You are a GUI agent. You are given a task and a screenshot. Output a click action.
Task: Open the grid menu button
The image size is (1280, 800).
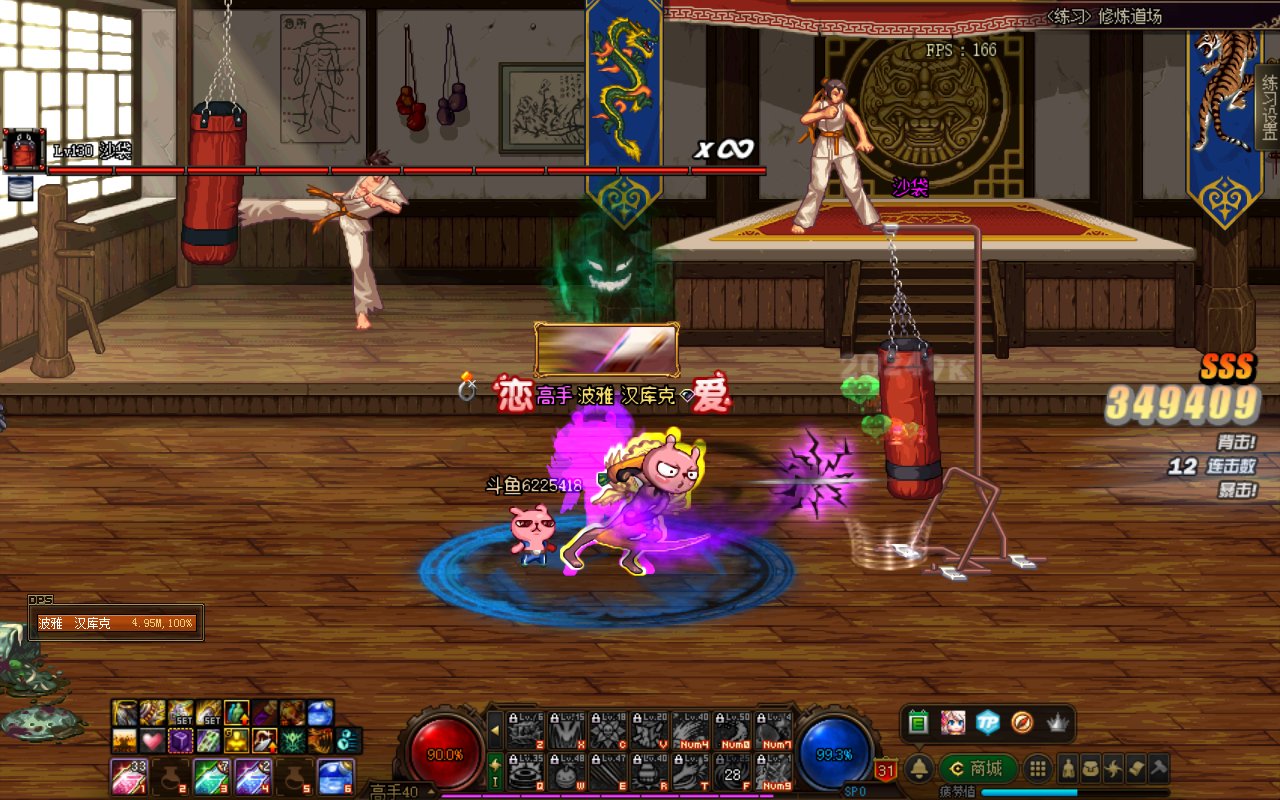pyautogui.click(x=1038, y=768)
